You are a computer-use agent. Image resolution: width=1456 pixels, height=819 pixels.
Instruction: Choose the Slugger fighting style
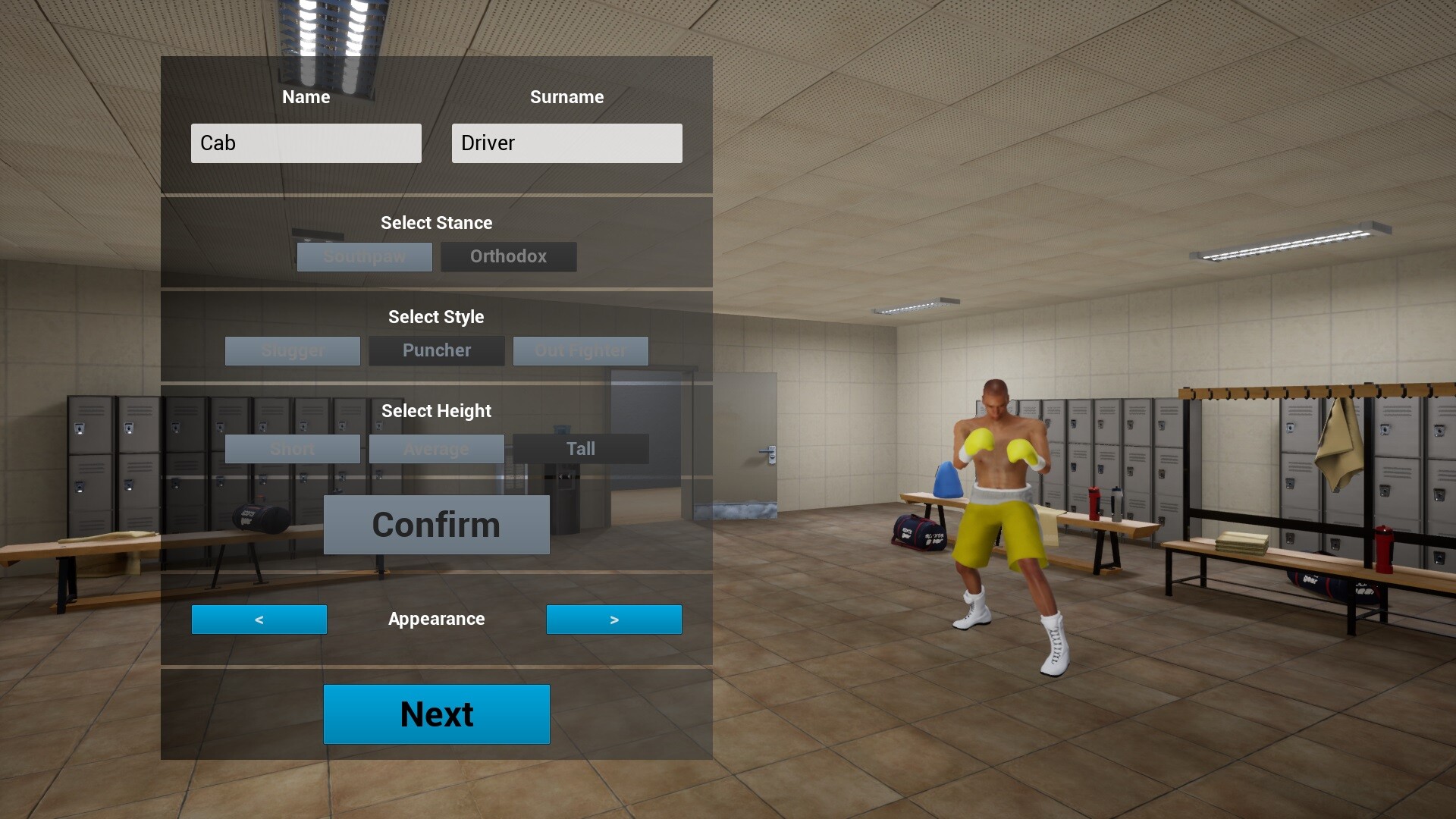pyautogui.click(x=293, y=350)
